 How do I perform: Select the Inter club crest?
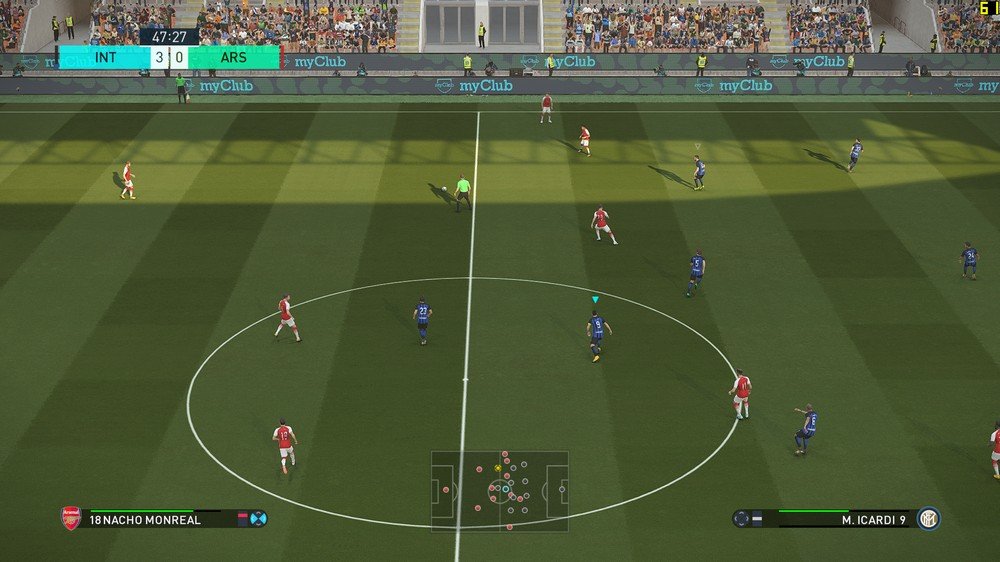[x=929, y=518]
